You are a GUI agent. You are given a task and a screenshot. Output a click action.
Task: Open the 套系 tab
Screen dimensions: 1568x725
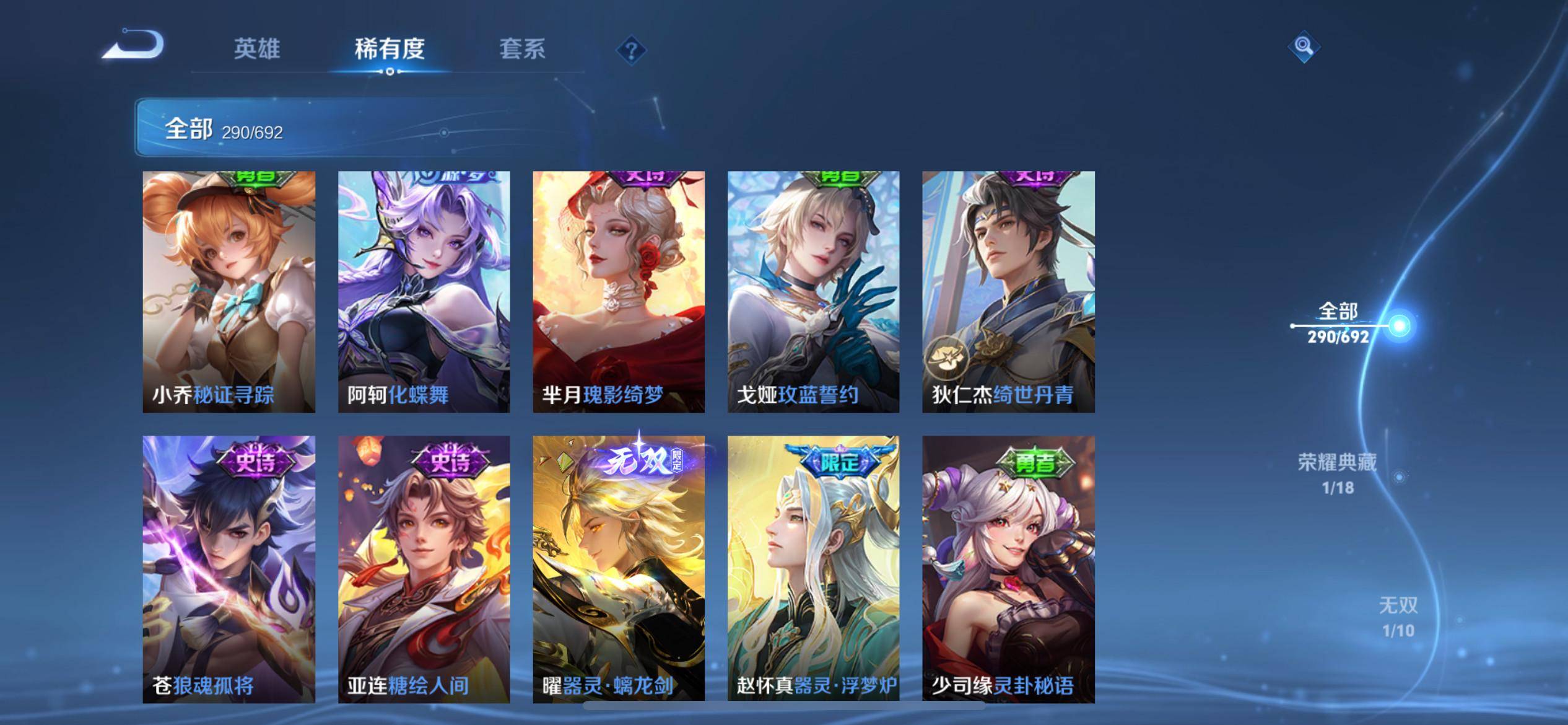(522, 49)
